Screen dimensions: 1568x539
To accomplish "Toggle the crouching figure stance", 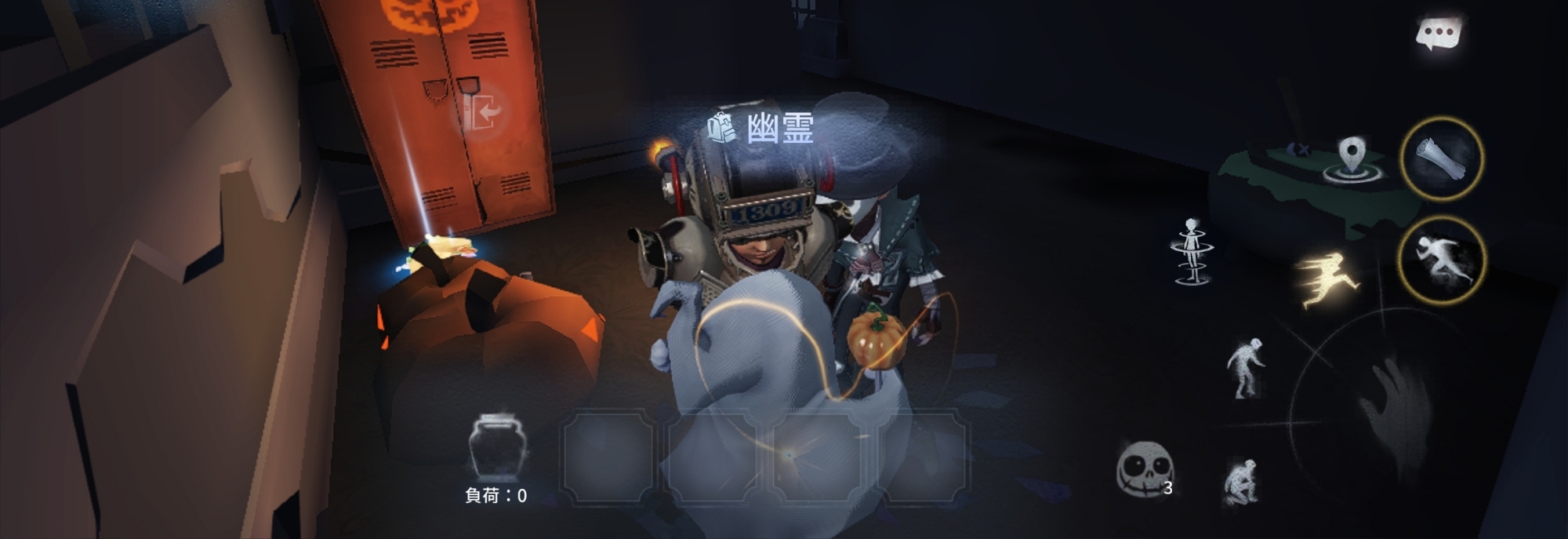I will 1242,480.
